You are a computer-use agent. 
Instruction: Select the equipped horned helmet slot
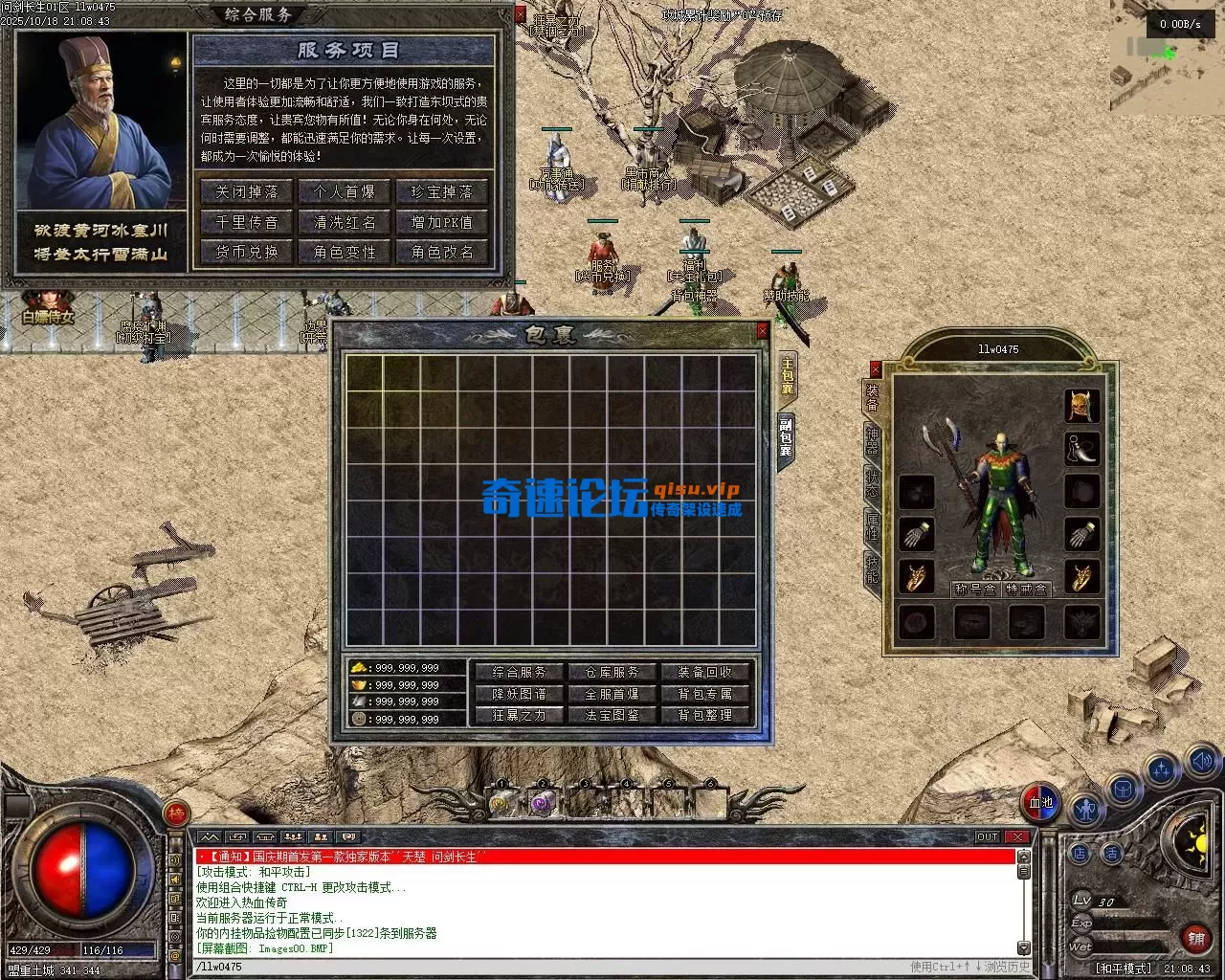(1082, 405)
